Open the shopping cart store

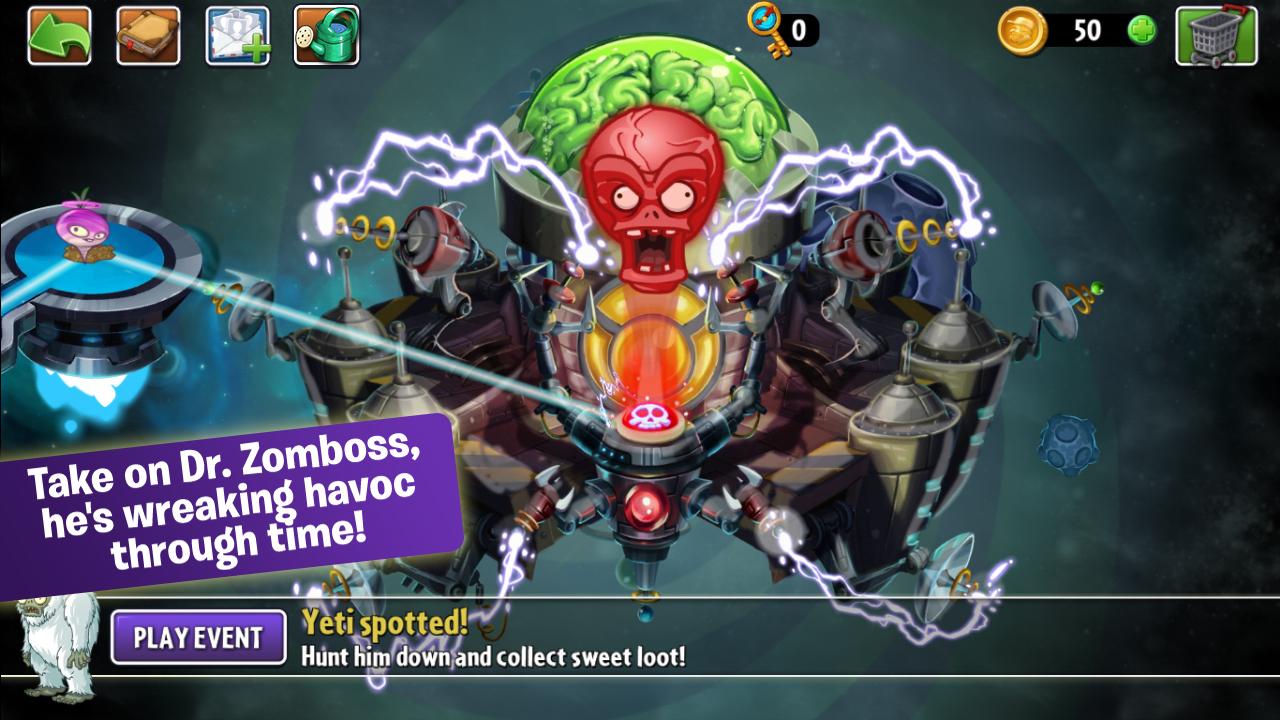pyautogui.click(x=1216, y=36)
